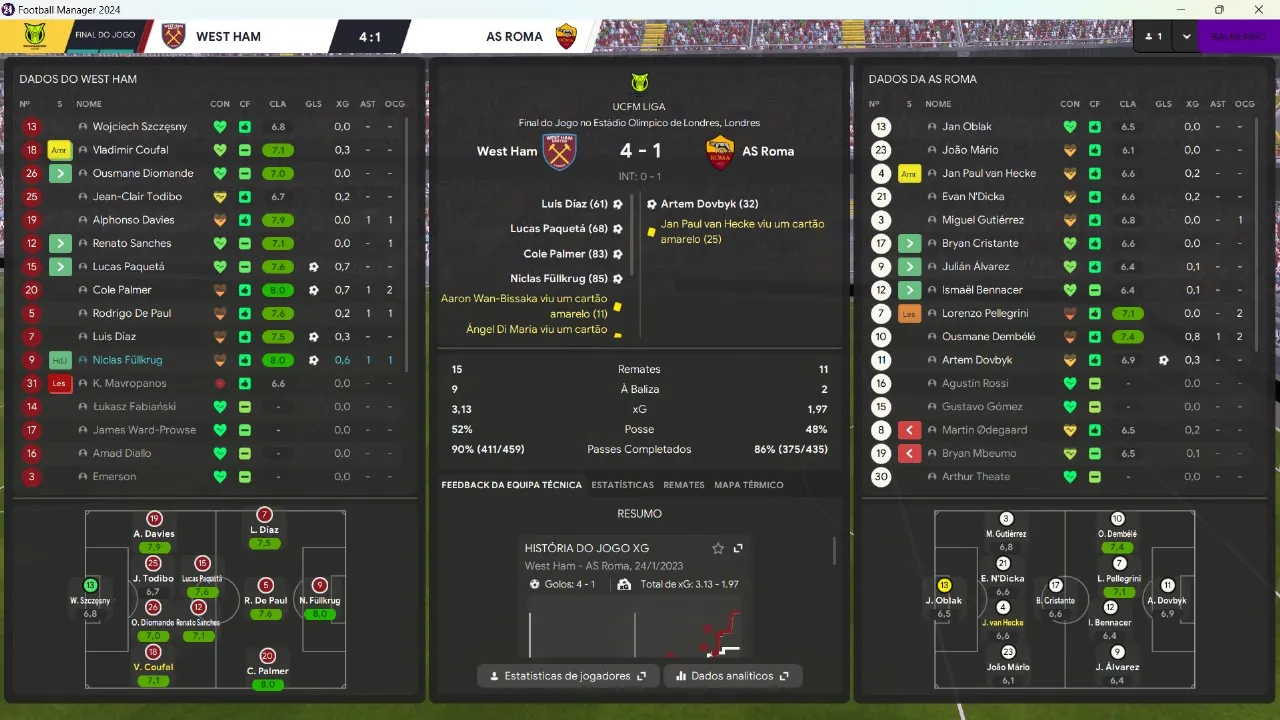
Task: Expand the dropdown arrow beside Balneário
Action: (x=1186, y=36)
